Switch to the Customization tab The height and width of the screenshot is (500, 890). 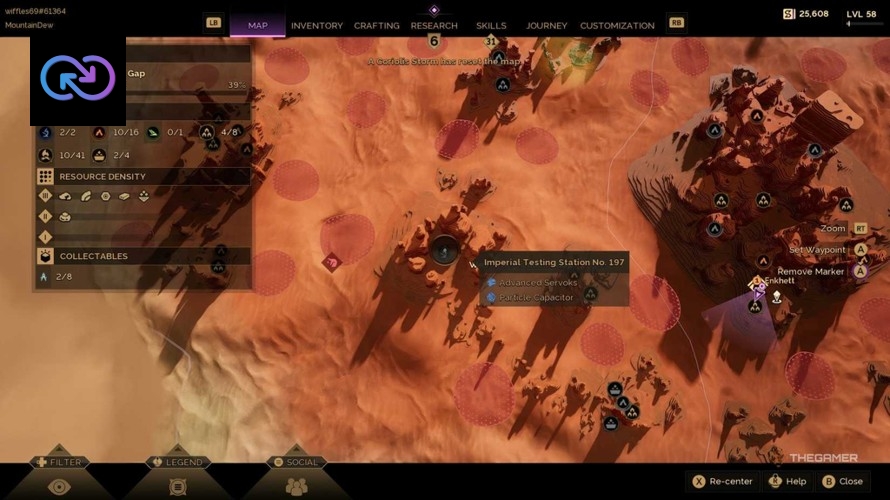pos(617,25)
